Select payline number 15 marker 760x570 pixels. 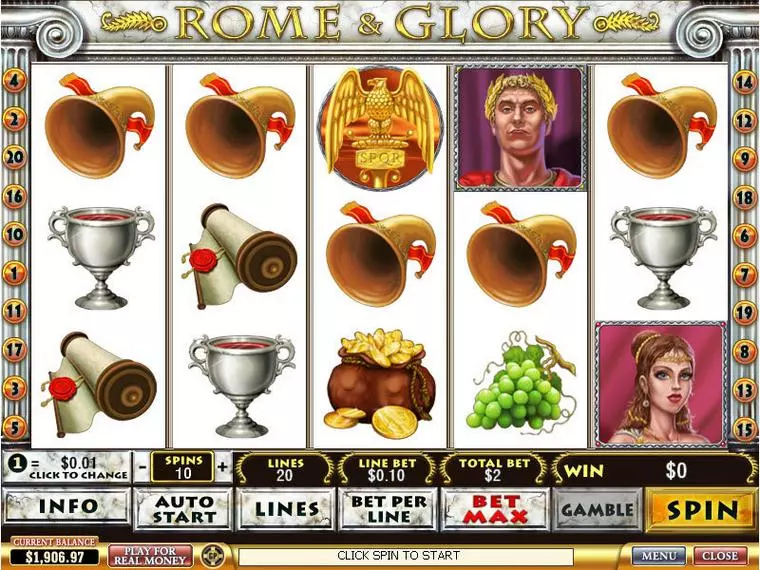click(x=744, y=428)
